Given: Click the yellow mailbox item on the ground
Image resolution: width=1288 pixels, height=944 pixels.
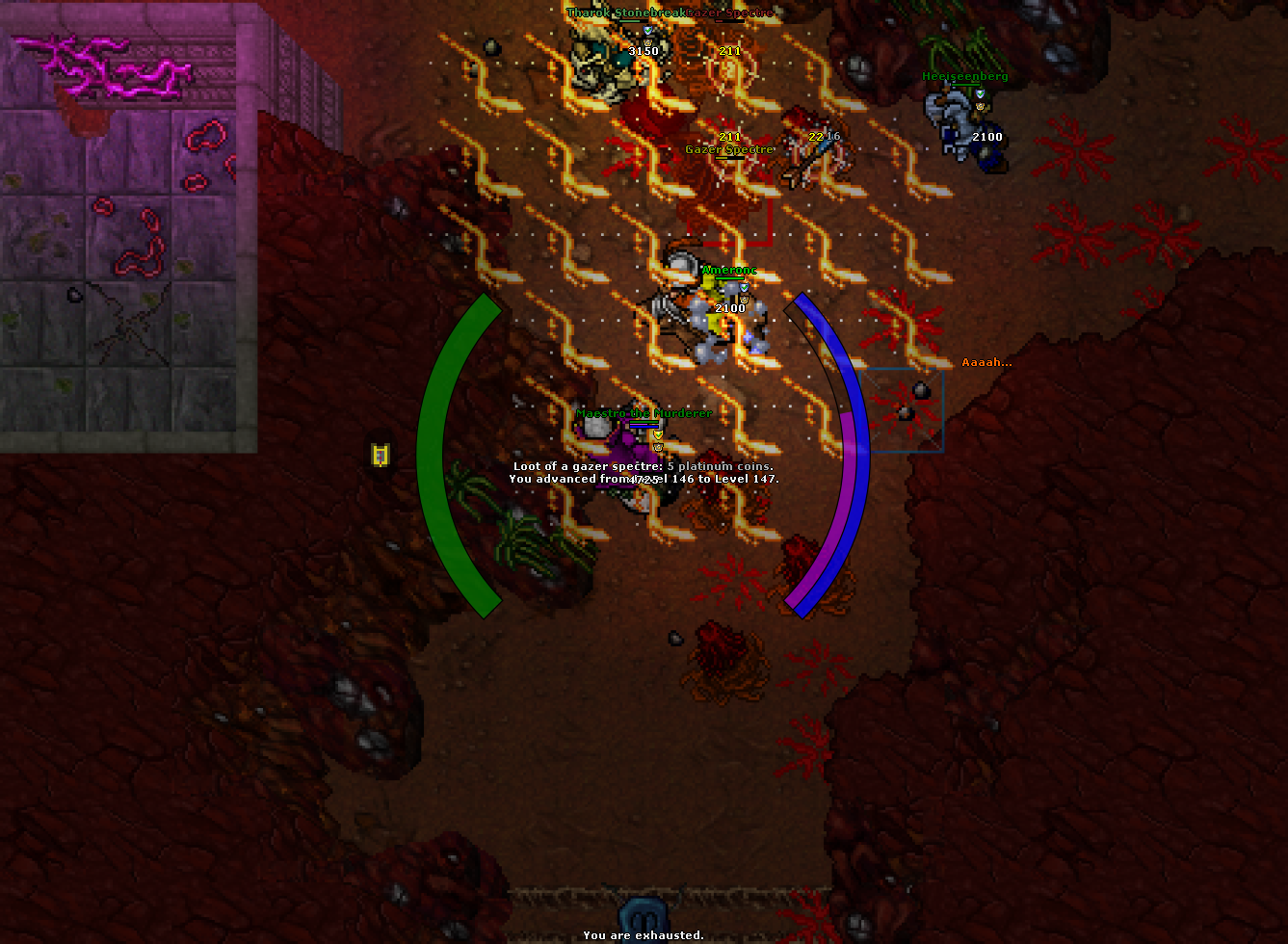Looking at the screenshot, I should point(379,457).
